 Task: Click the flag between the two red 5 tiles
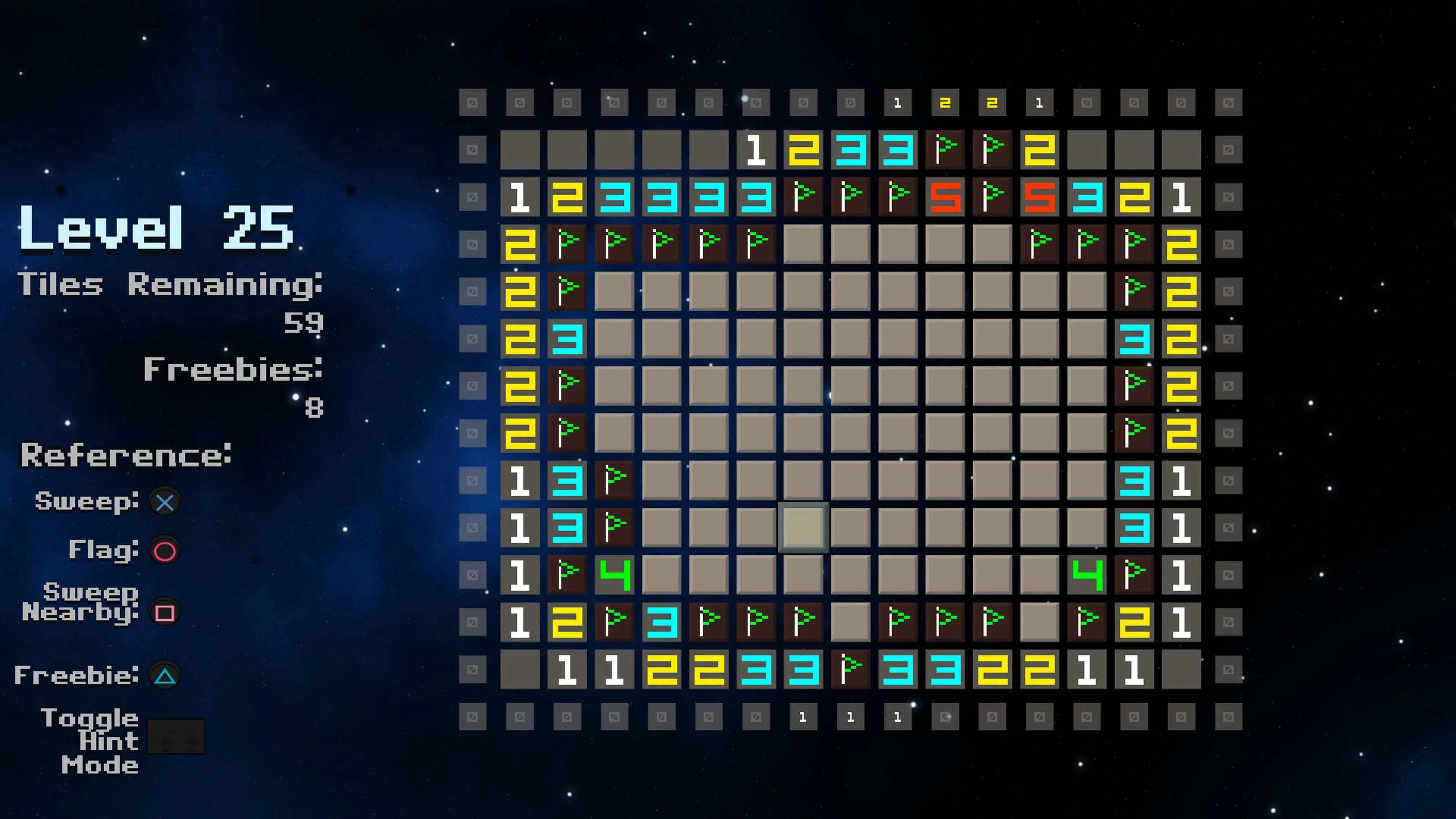993,196
